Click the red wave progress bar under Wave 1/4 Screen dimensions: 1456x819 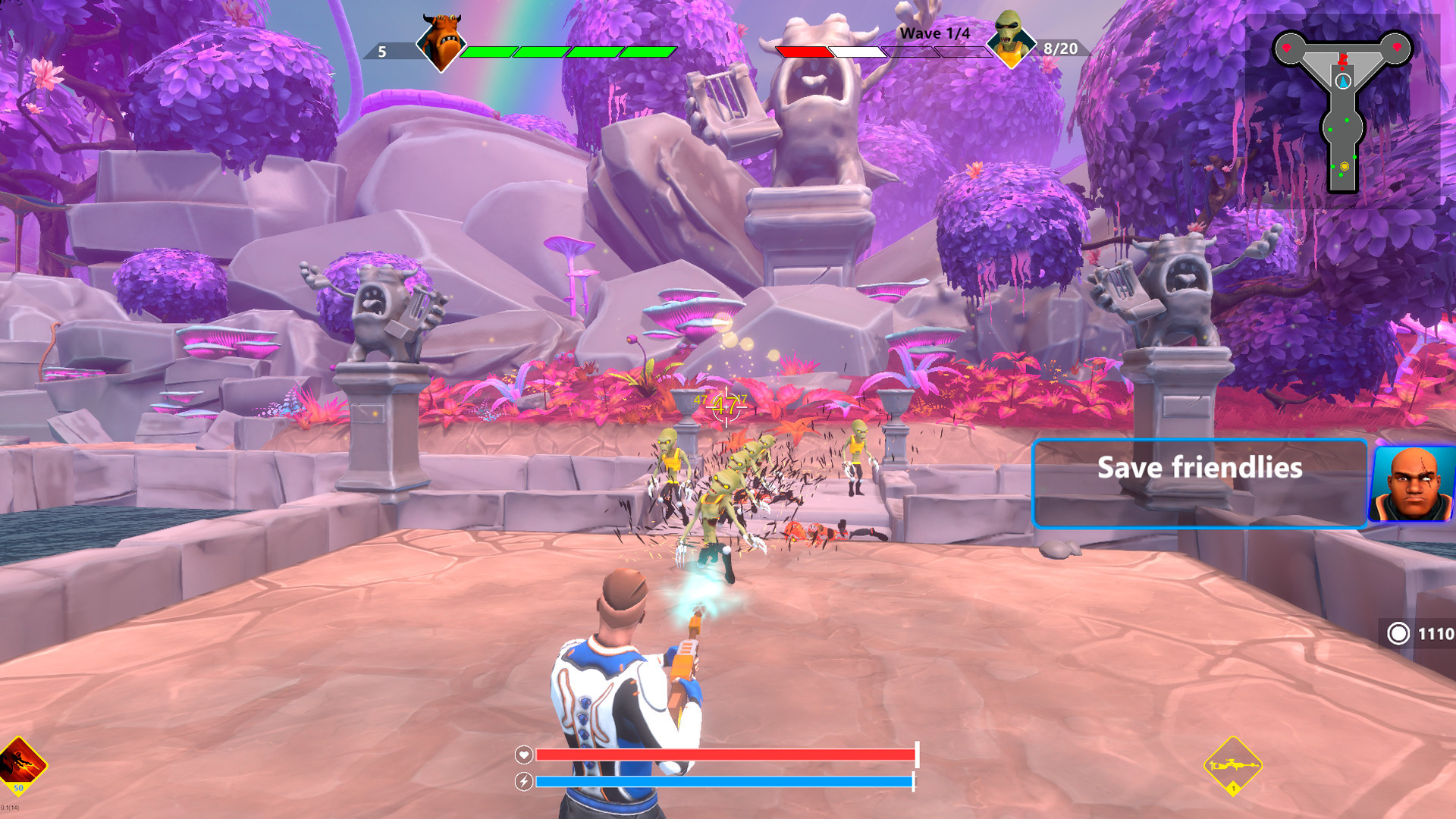(x=805, y=53)
